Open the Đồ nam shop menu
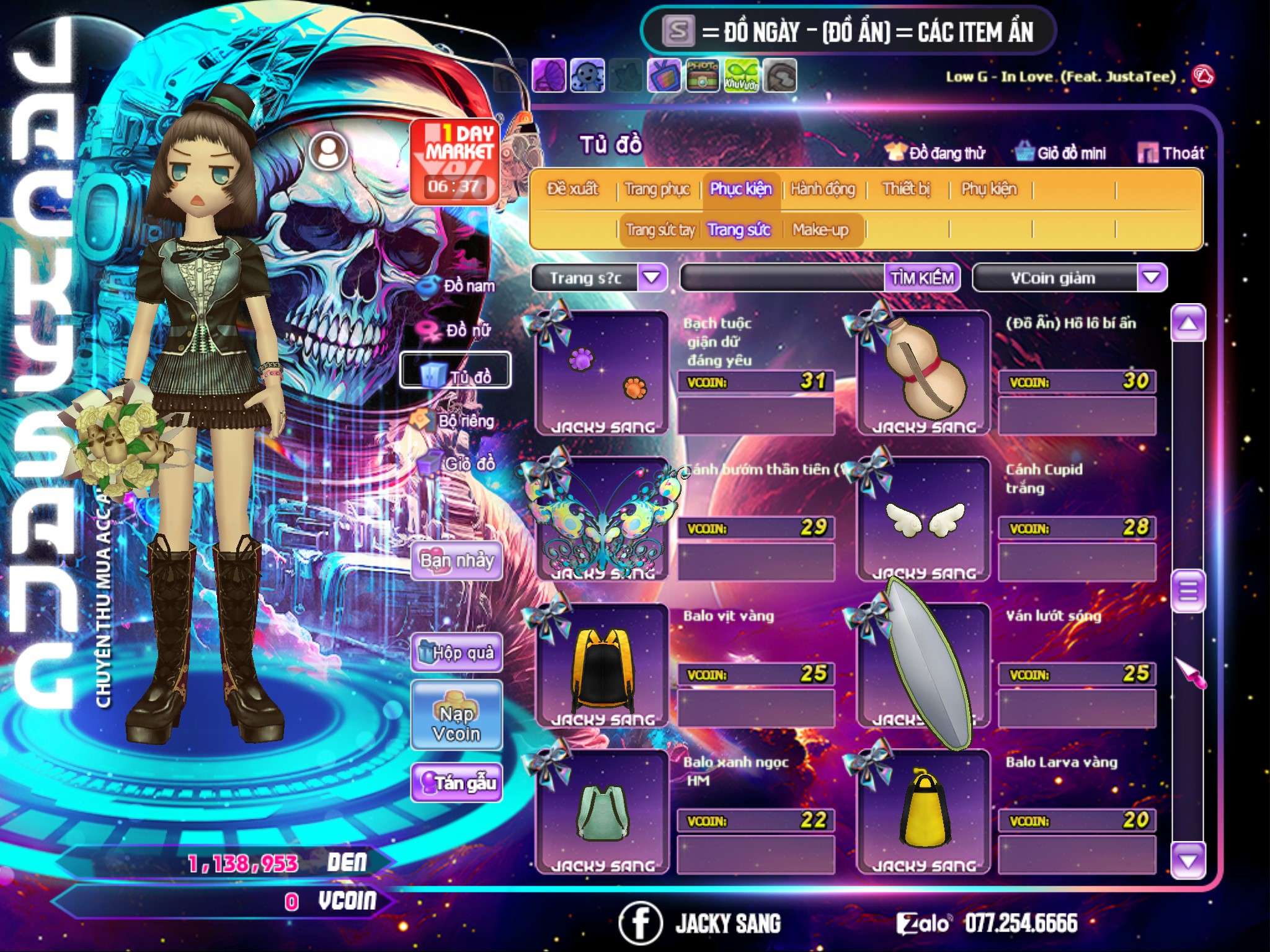 [458, 286]
